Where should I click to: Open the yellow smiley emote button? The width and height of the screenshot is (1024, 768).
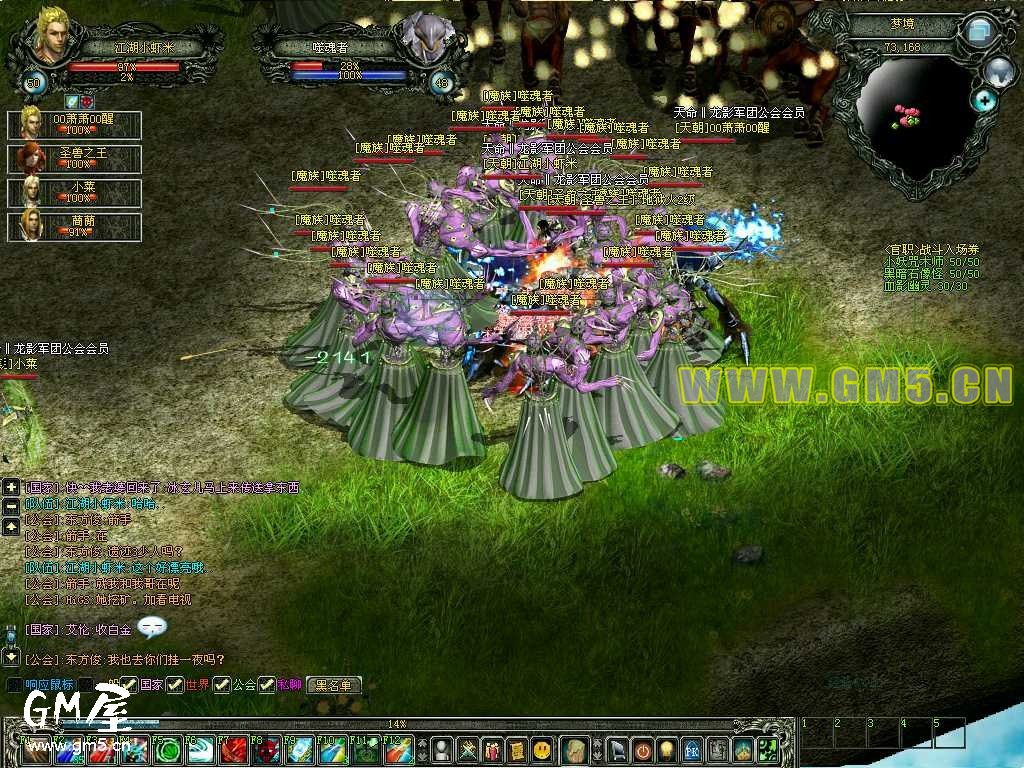(542, 749)
